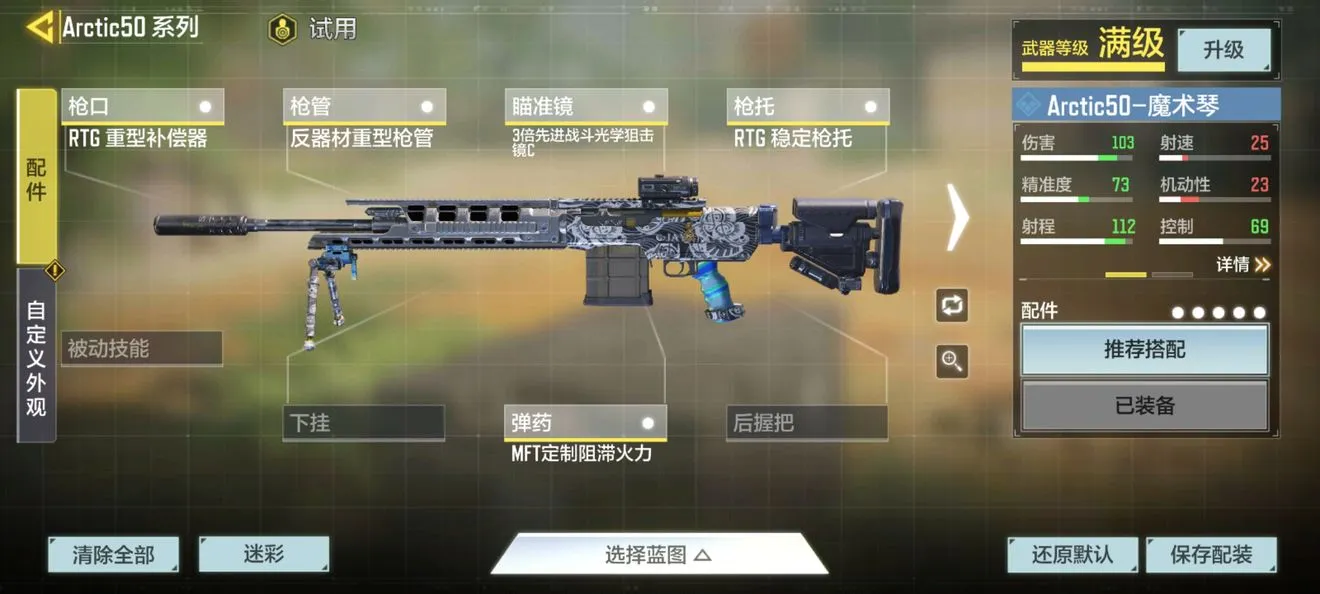Screen dimensions: 1320x594
Task: Expand the 选择蓝图 blueprint selector
Action: [x=658, y=555]
